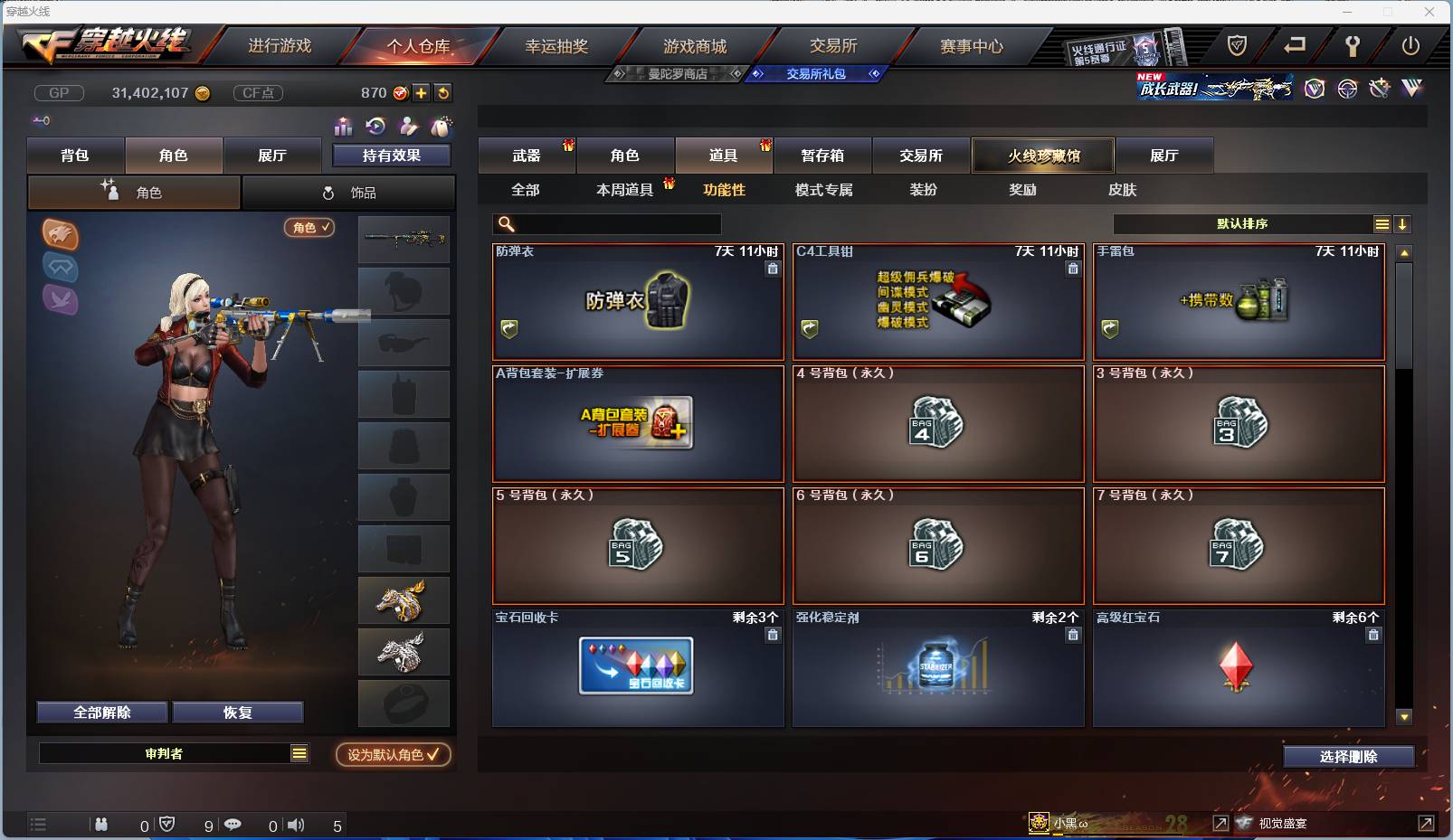The height and width of the screenshot is (840, 1453).
Task: Click the descending sort arrow beside 默认排序
Action: (1401, 223)
